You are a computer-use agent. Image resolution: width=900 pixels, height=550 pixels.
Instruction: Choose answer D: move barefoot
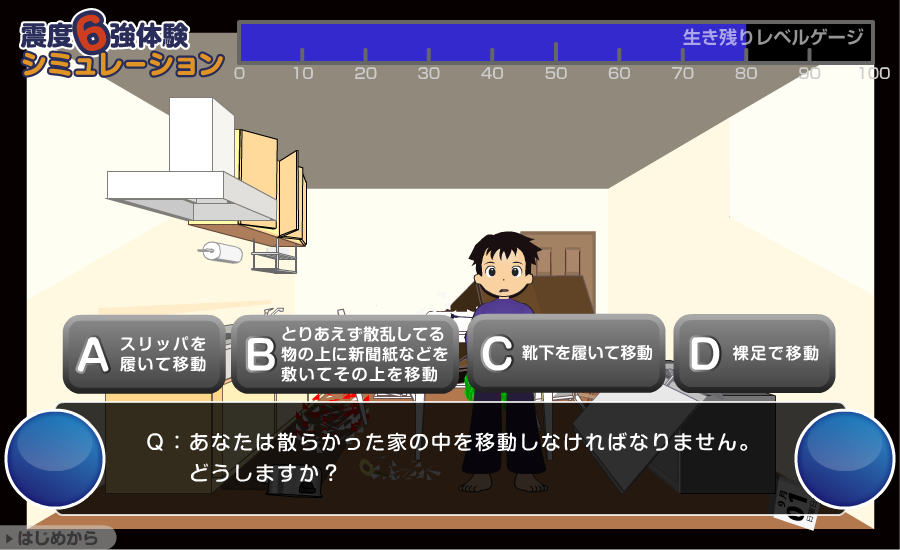point(754,353)
